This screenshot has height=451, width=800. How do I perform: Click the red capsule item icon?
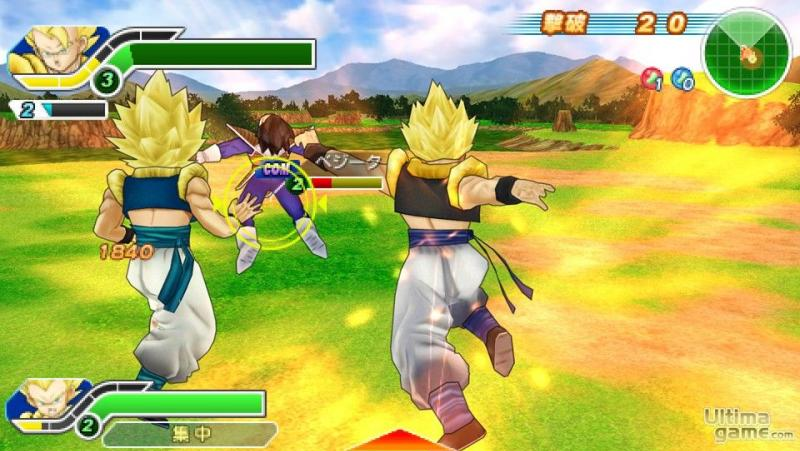(x=653, y=79)
